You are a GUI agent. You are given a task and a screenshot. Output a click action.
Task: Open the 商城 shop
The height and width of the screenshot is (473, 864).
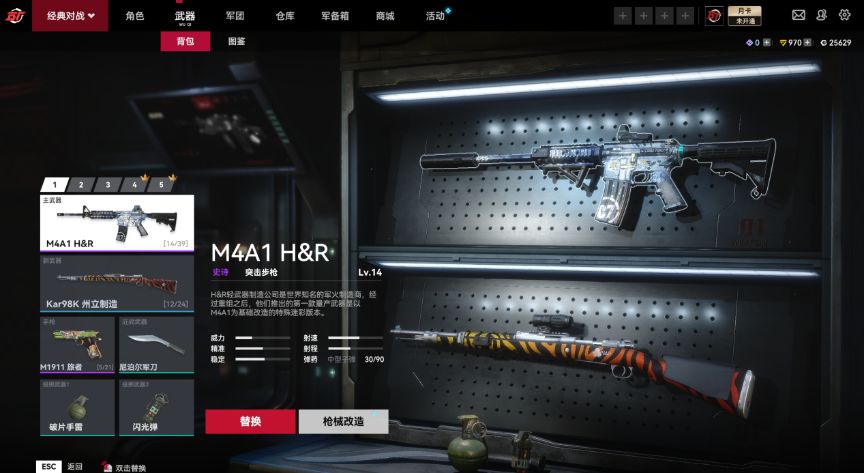coord(385,16)
